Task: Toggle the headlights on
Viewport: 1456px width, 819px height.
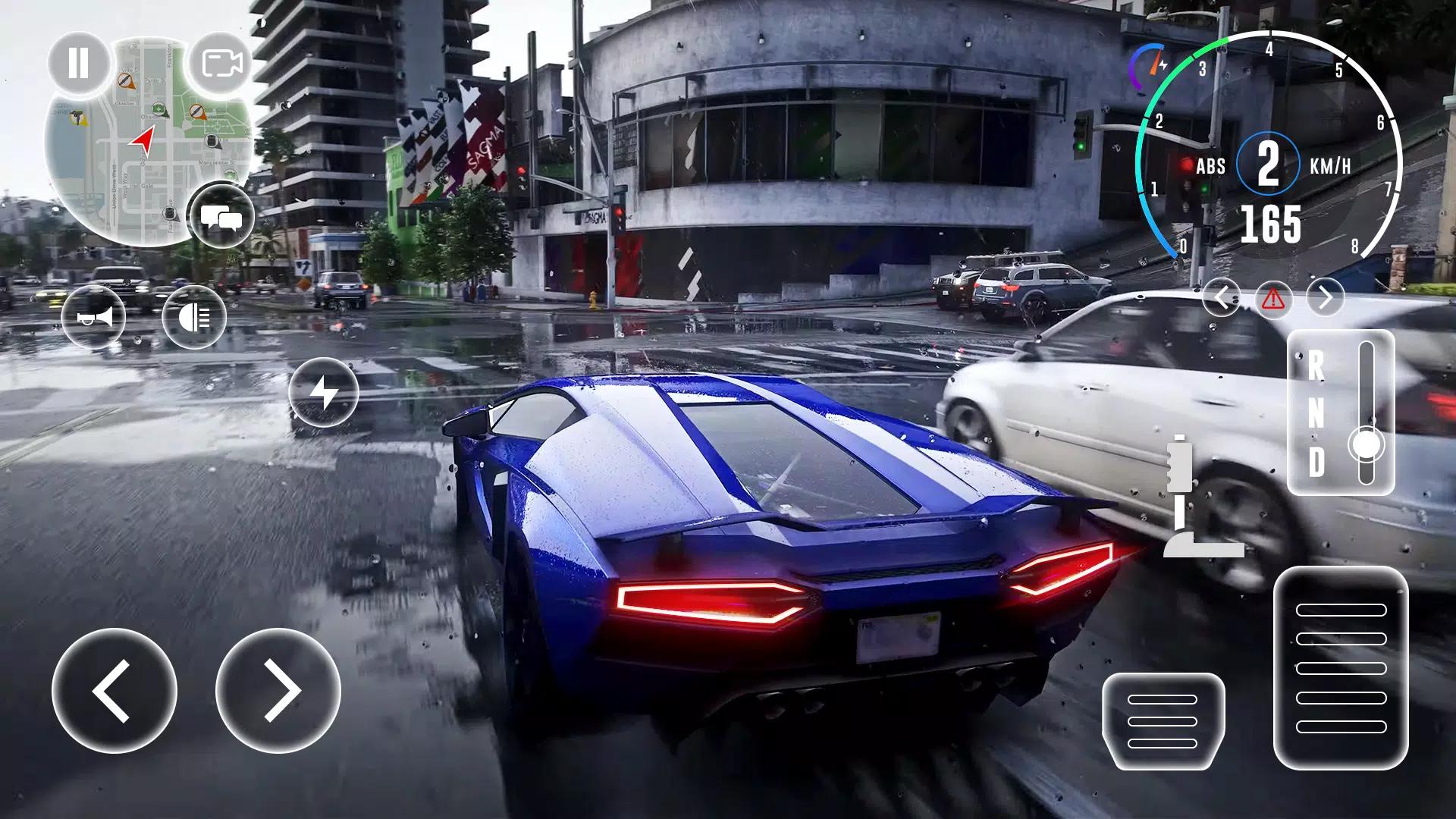Action: (x=196, y=317)
